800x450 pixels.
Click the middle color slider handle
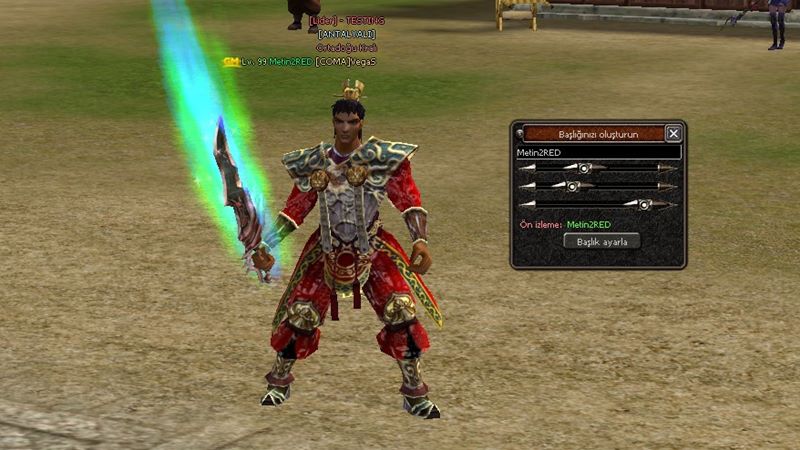573,186
